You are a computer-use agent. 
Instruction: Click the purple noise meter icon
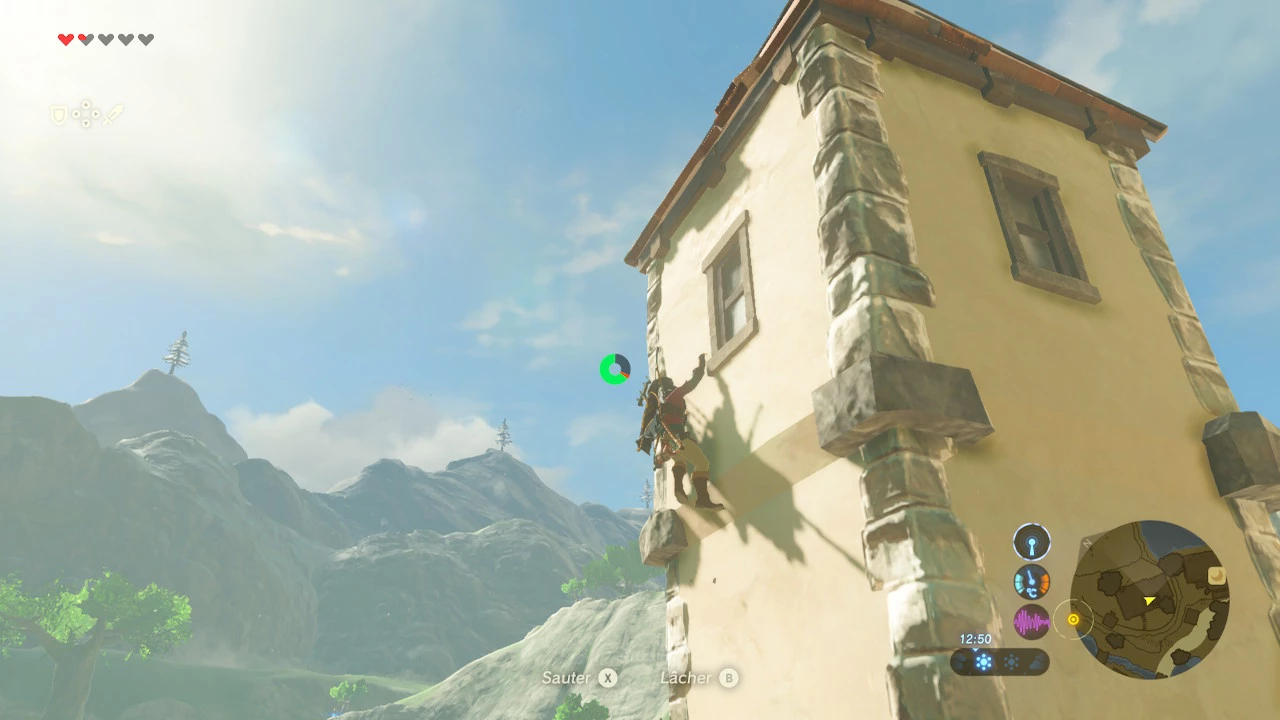[1032, 622]
